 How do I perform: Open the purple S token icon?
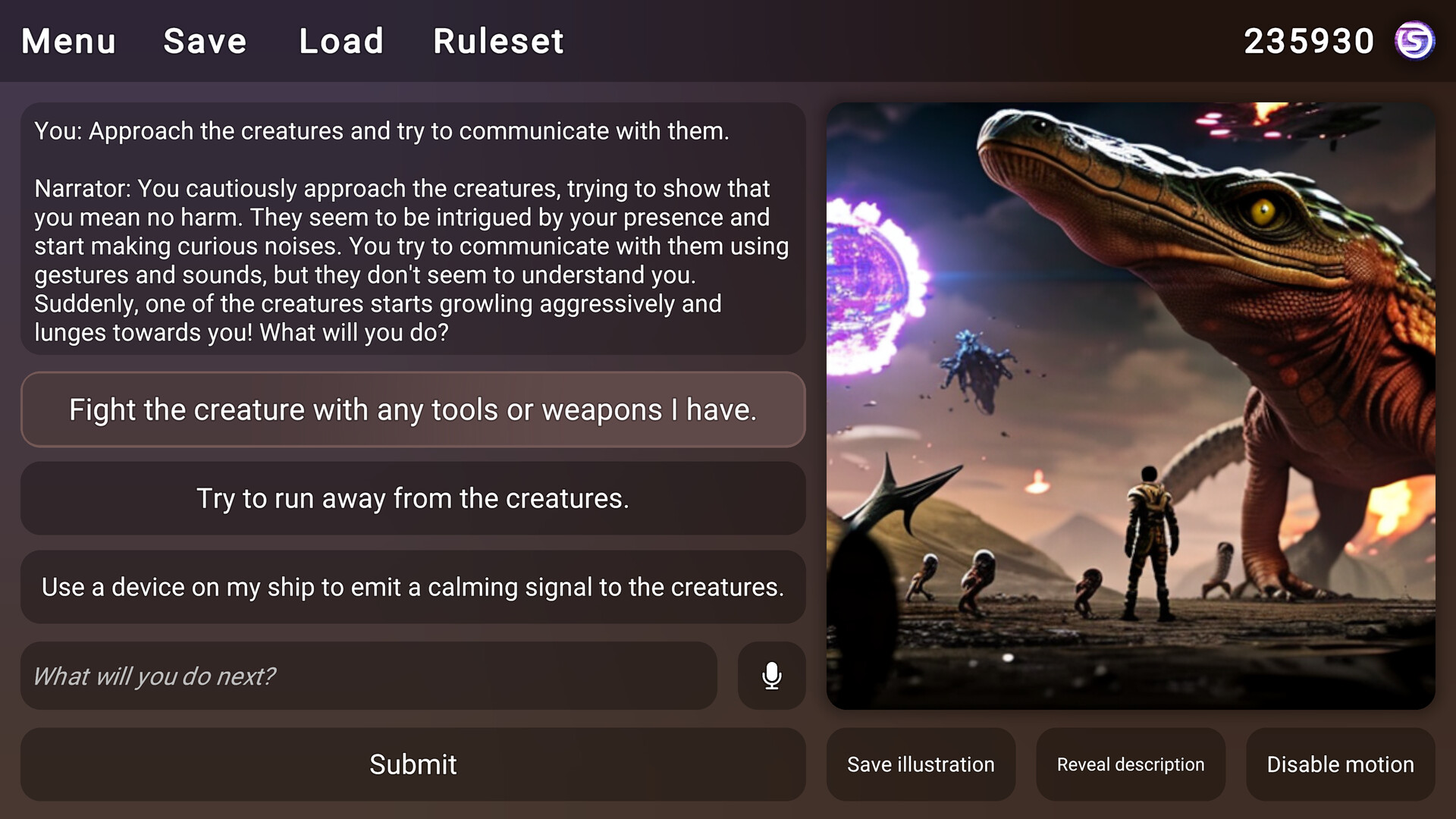(x=1415, y=41)
